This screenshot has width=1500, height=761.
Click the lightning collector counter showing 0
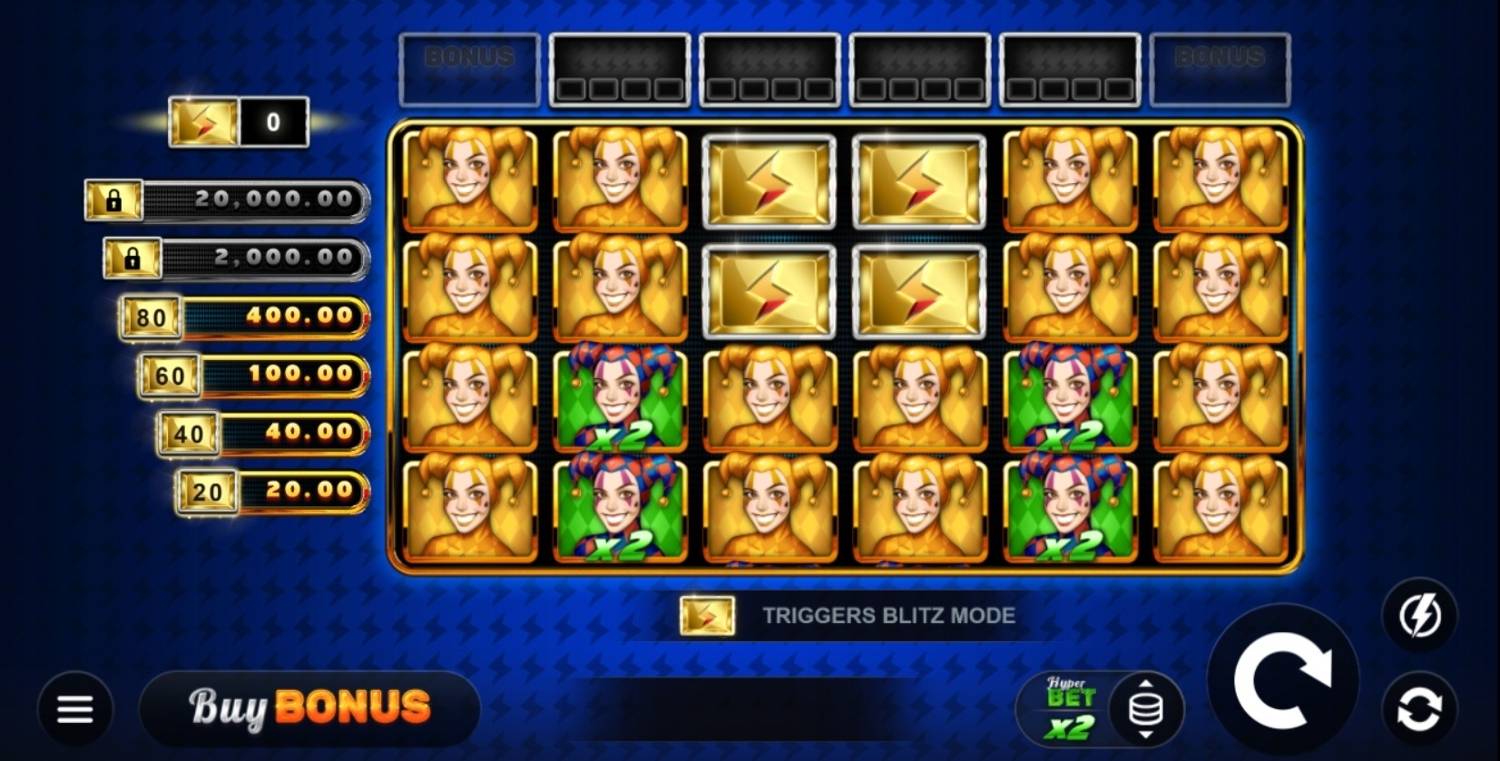[x=240, y=120]
